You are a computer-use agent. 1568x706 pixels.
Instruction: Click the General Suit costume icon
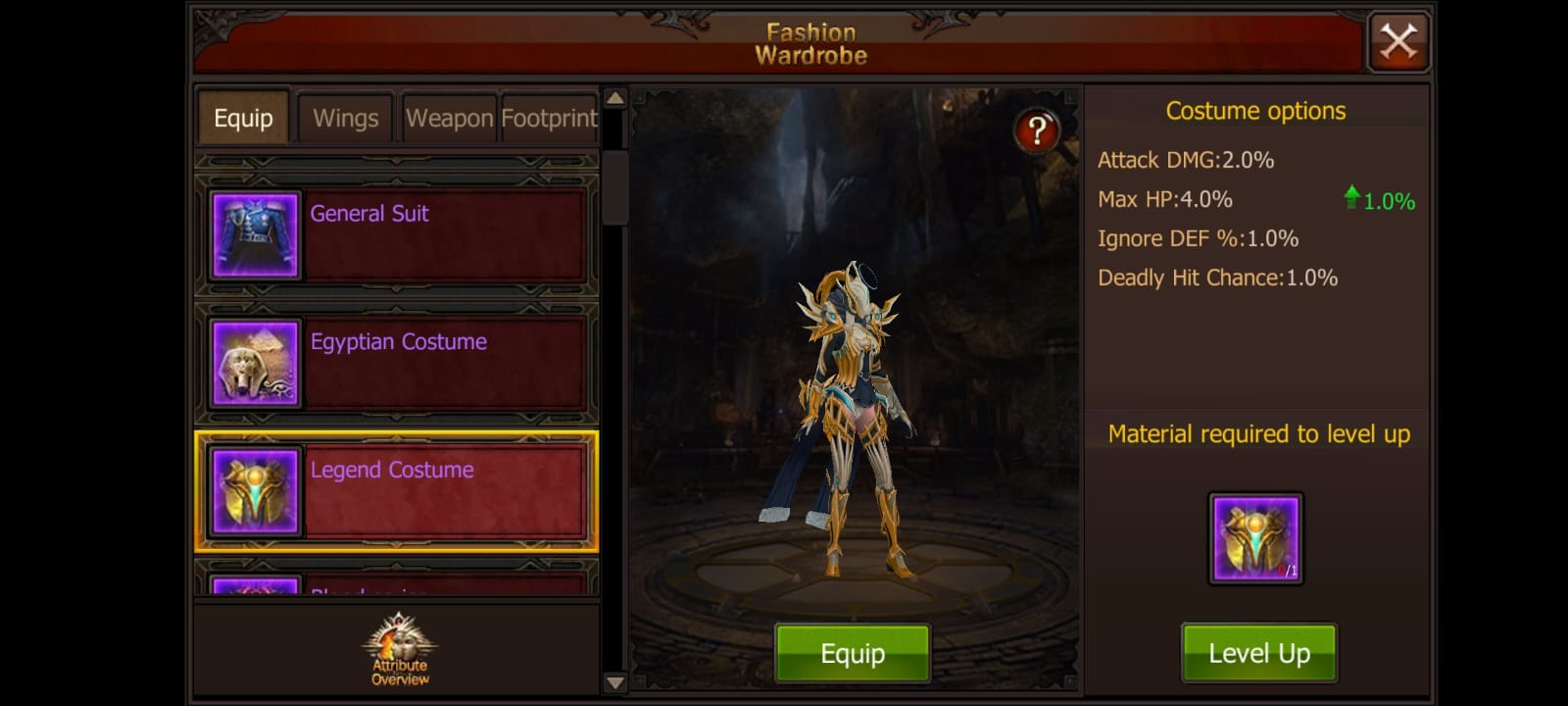[x=253, y=235]
